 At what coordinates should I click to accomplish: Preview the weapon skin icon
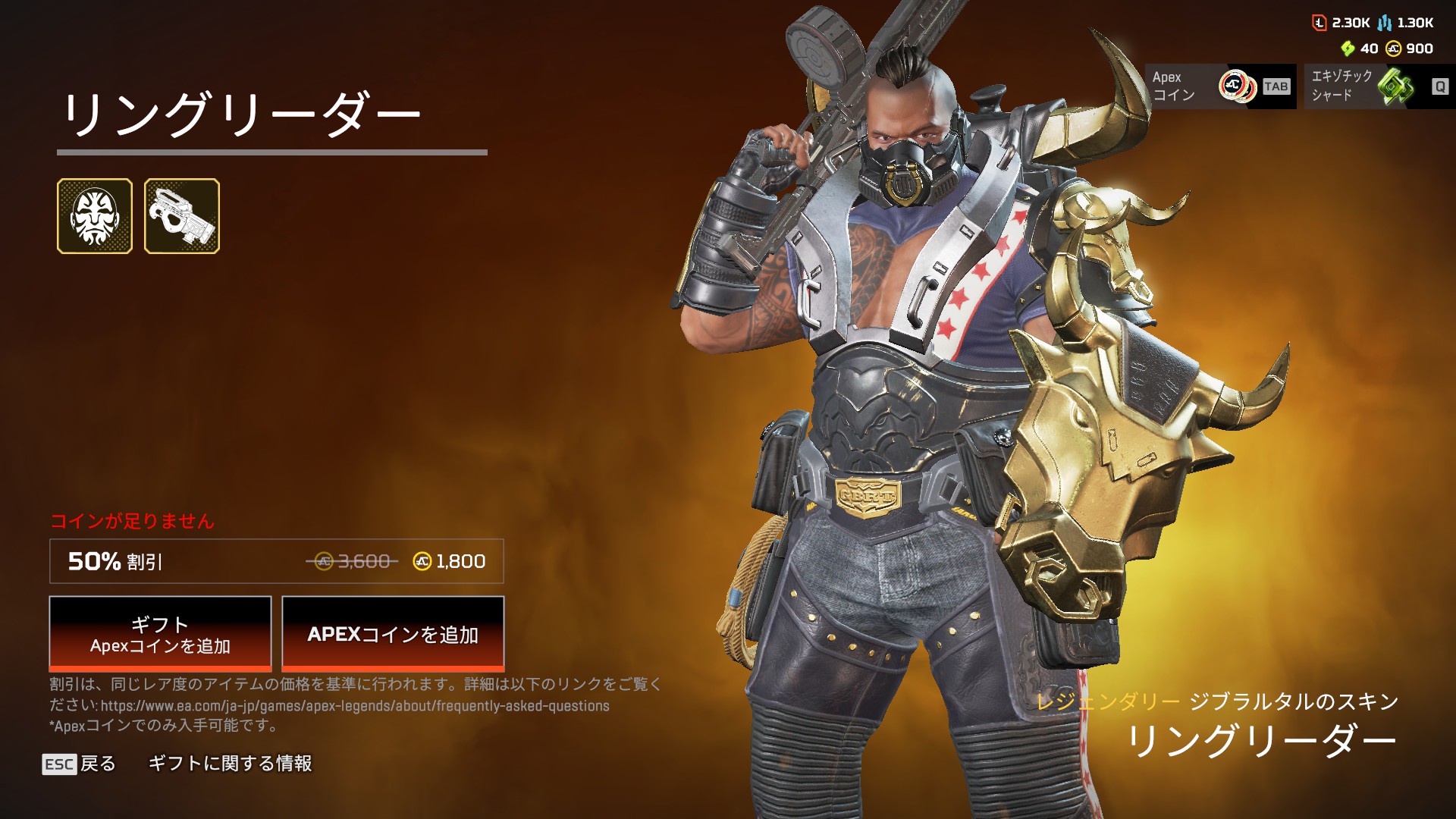click(x=182, y=216)
